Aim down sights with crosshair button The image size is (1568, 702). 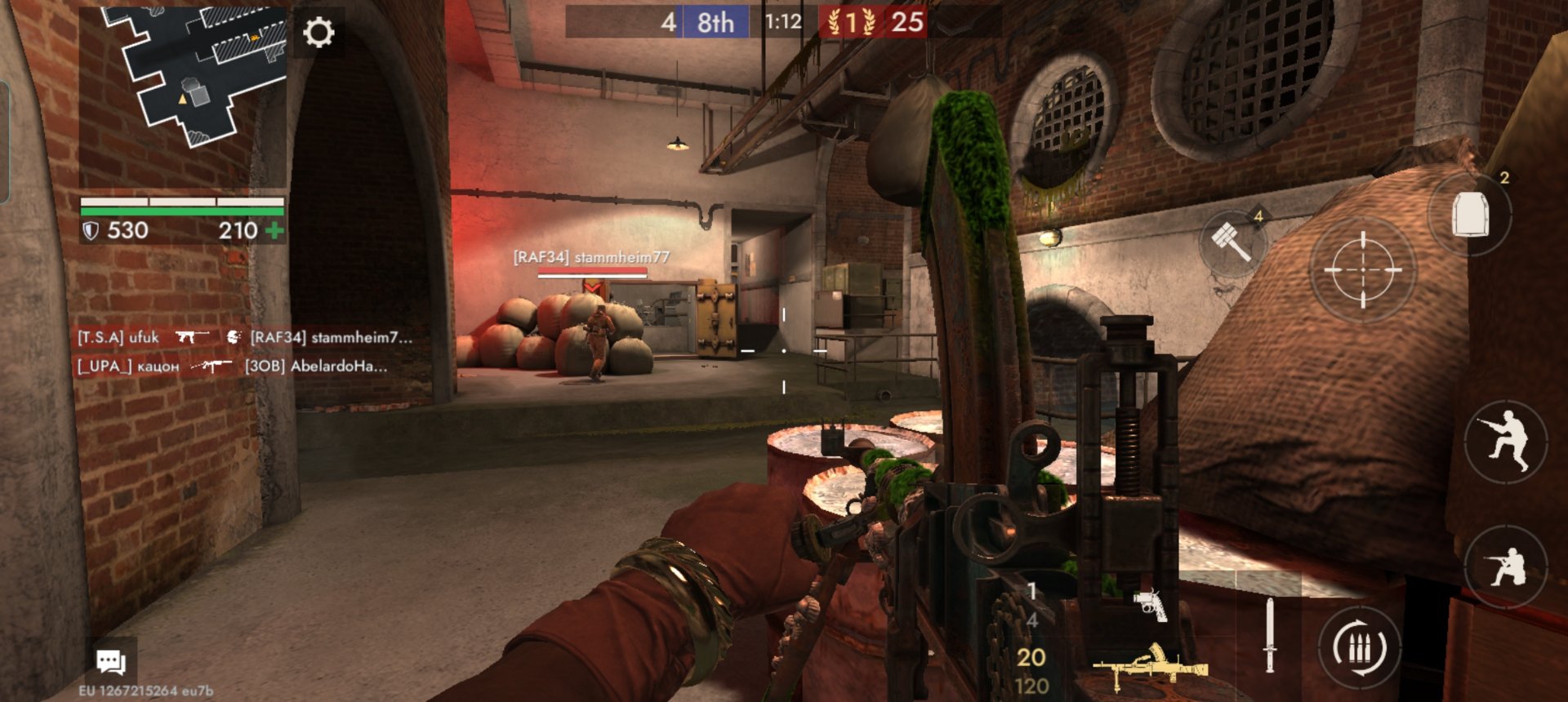[1362, 269]
